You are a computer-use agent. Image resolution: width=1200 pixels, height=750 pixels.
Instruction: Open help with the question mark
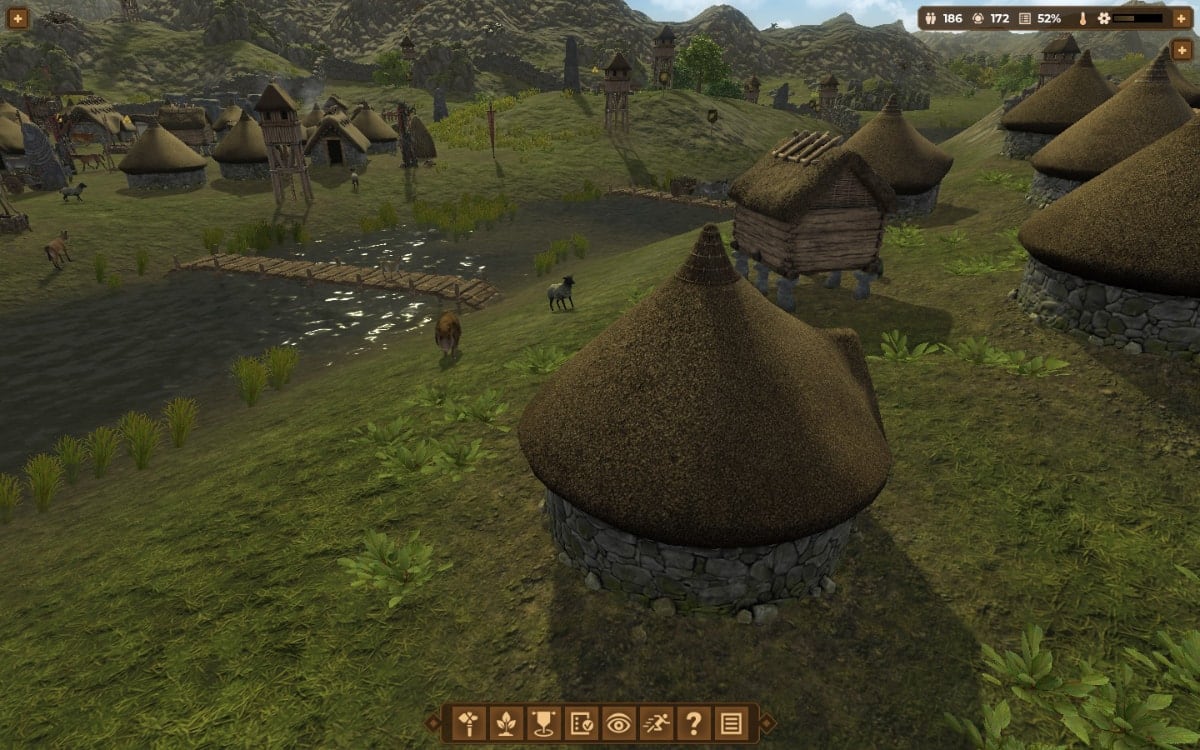pos(693,722)
